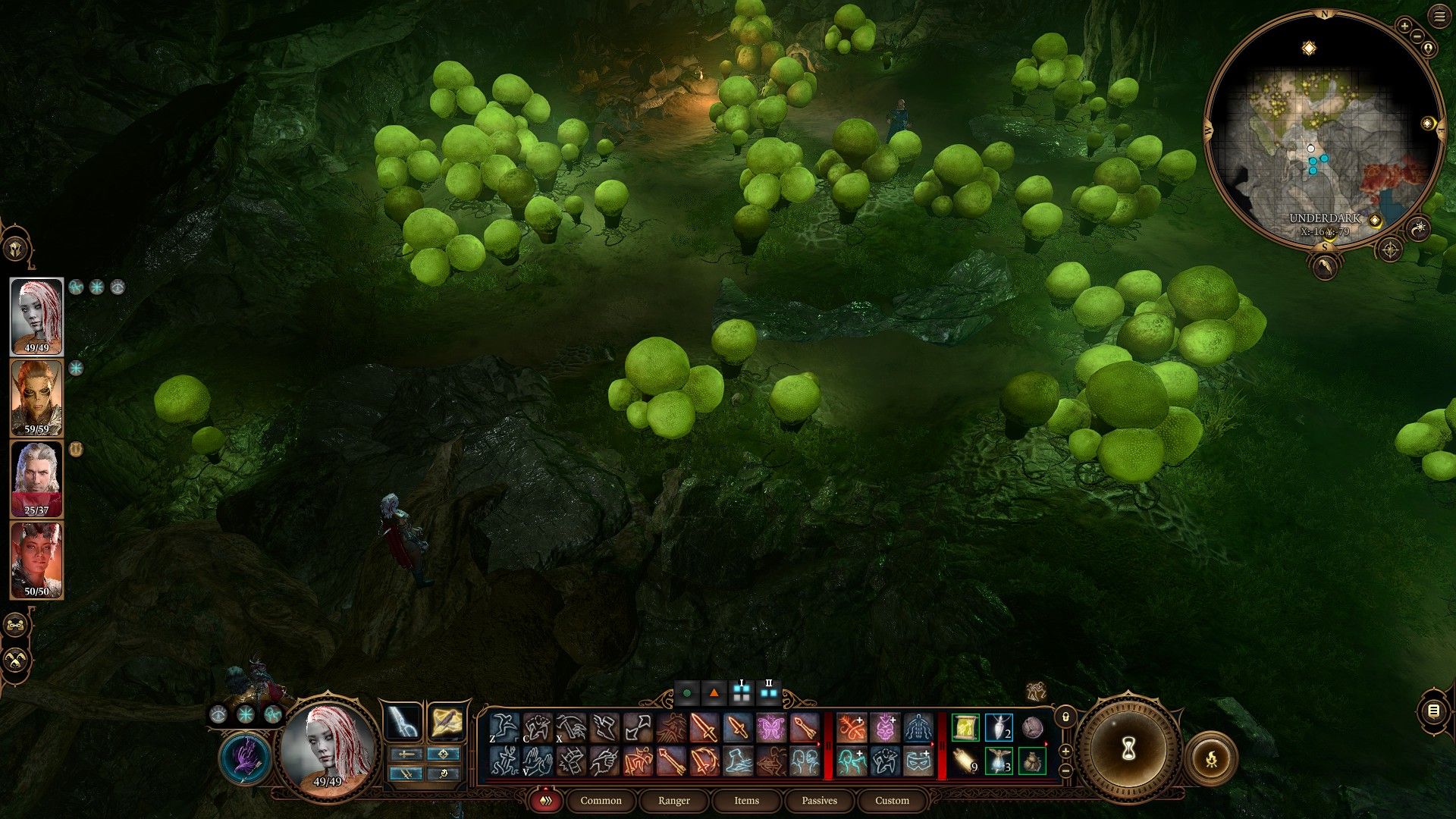
Task: Toggle the hotbar lock button
Action: click(1065, 717)
